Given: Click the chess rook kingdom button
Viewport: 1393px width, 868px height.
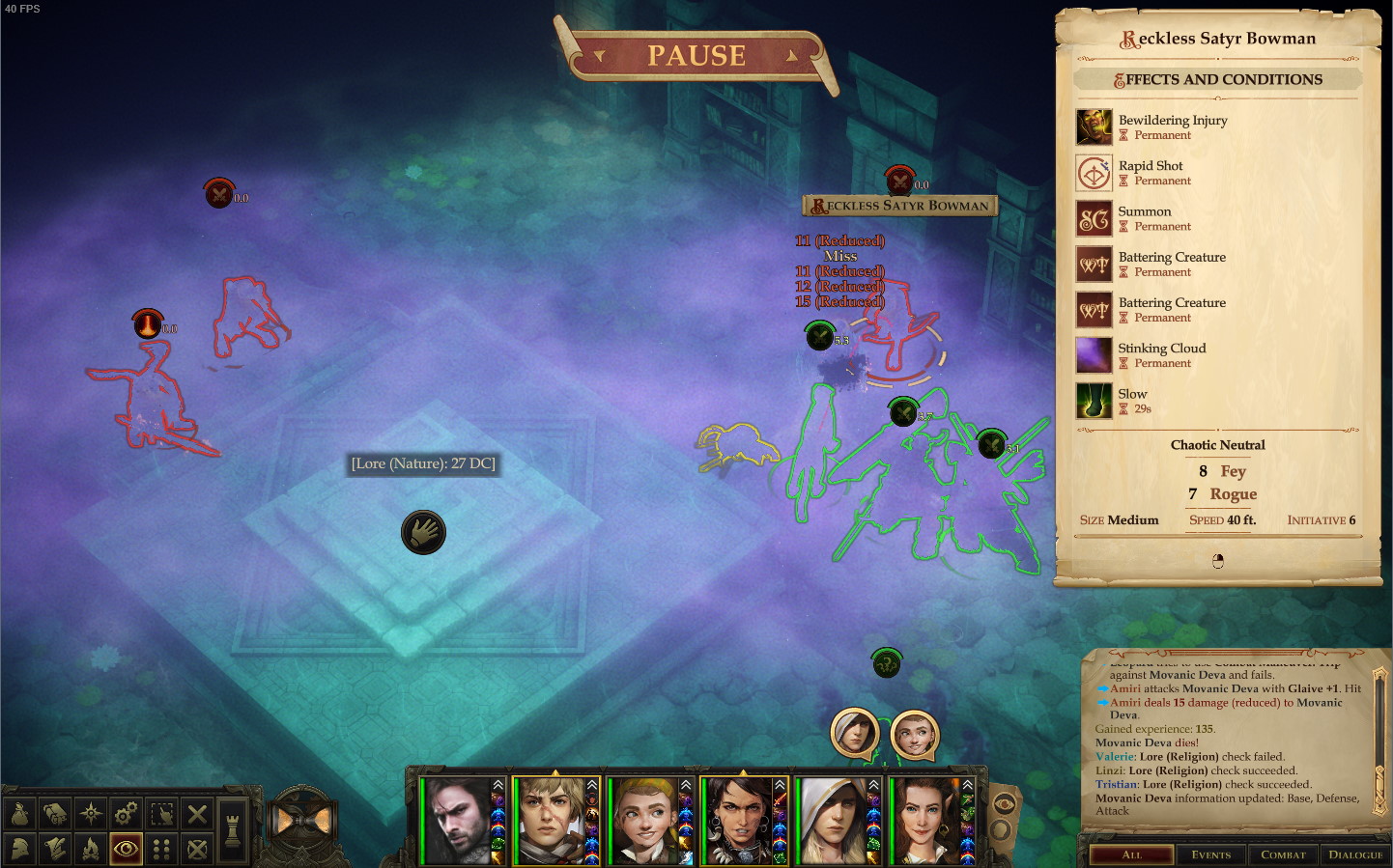Looking at the screenshot, I should click(x=232, y=828).
